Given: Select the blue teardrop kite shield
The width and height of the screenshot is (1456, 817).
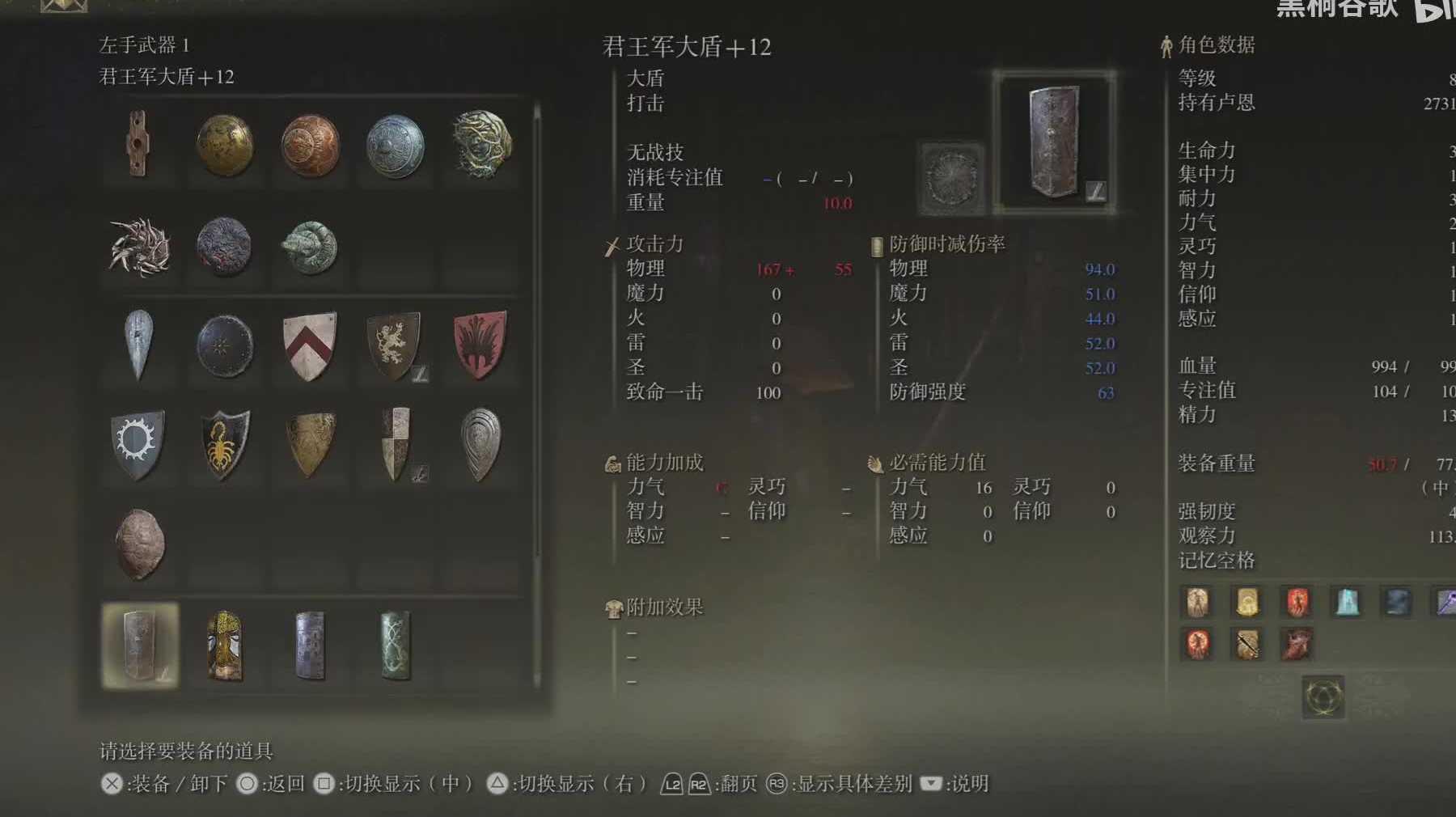Looking at the screenshot, I should coord(139,345).
